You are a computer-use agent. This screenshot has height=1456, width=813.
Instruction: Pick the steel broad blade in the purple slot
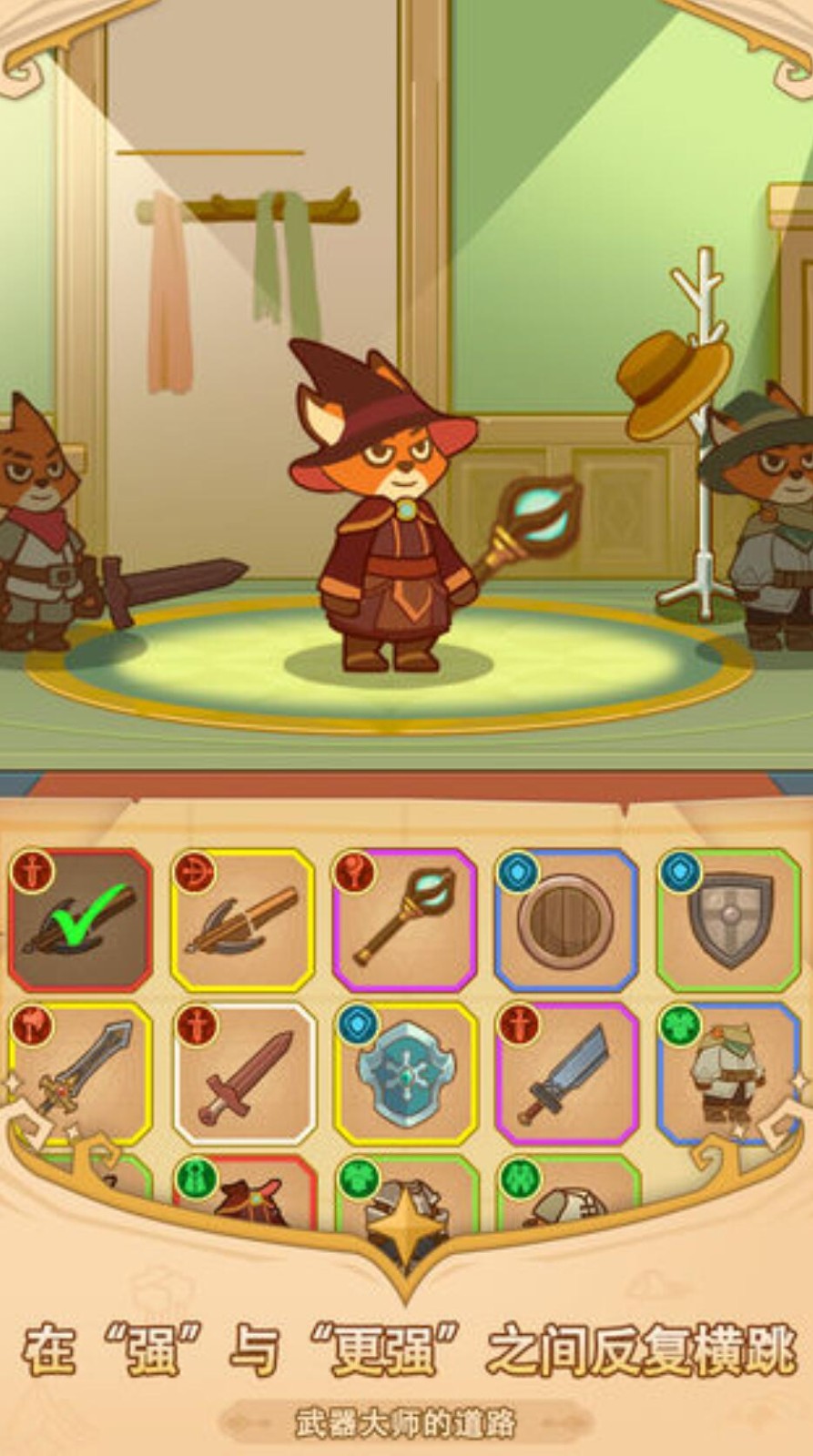pos(567,1074)
